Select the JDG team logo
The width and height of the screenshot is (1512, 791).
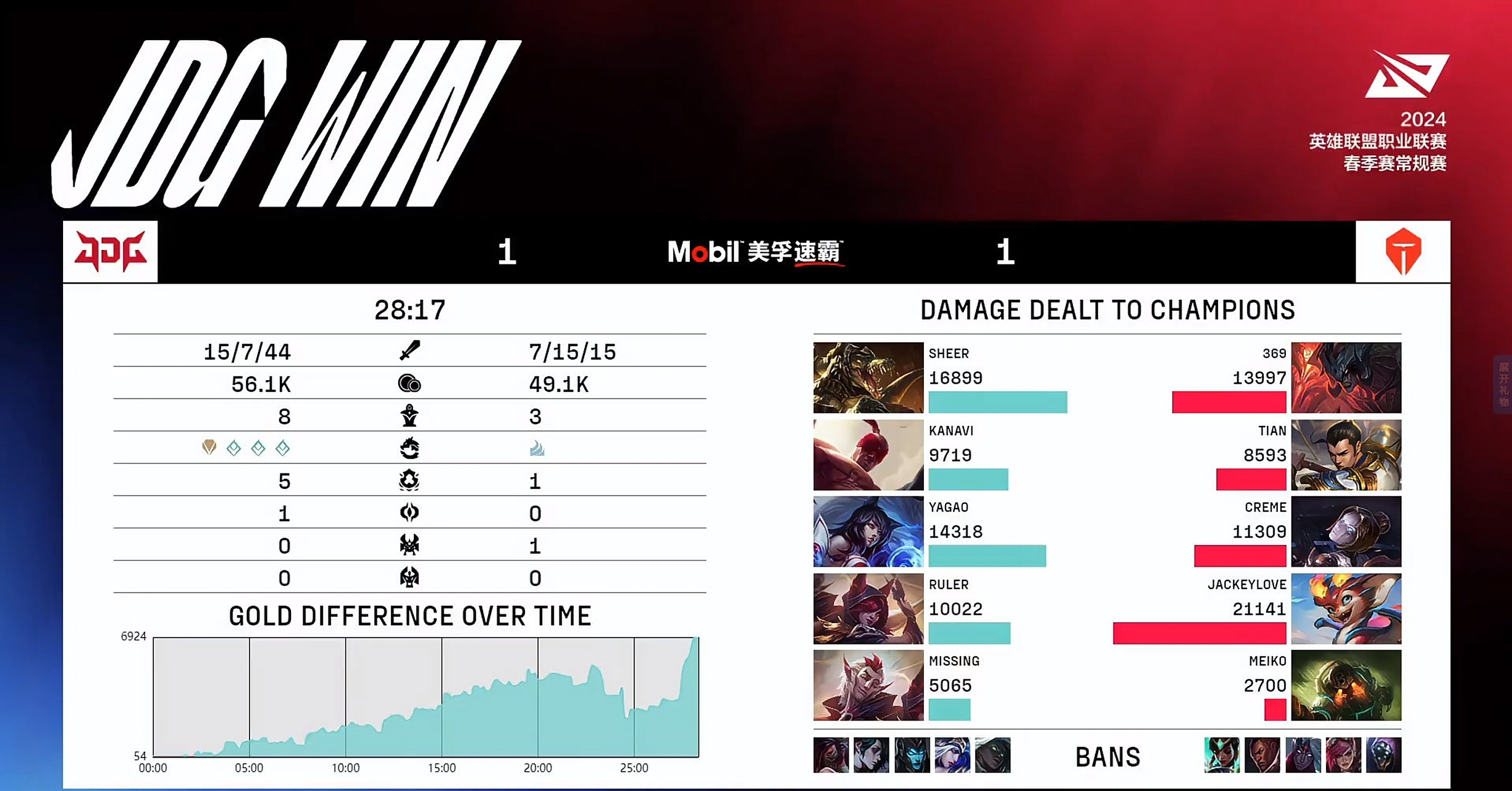[110, 252]
